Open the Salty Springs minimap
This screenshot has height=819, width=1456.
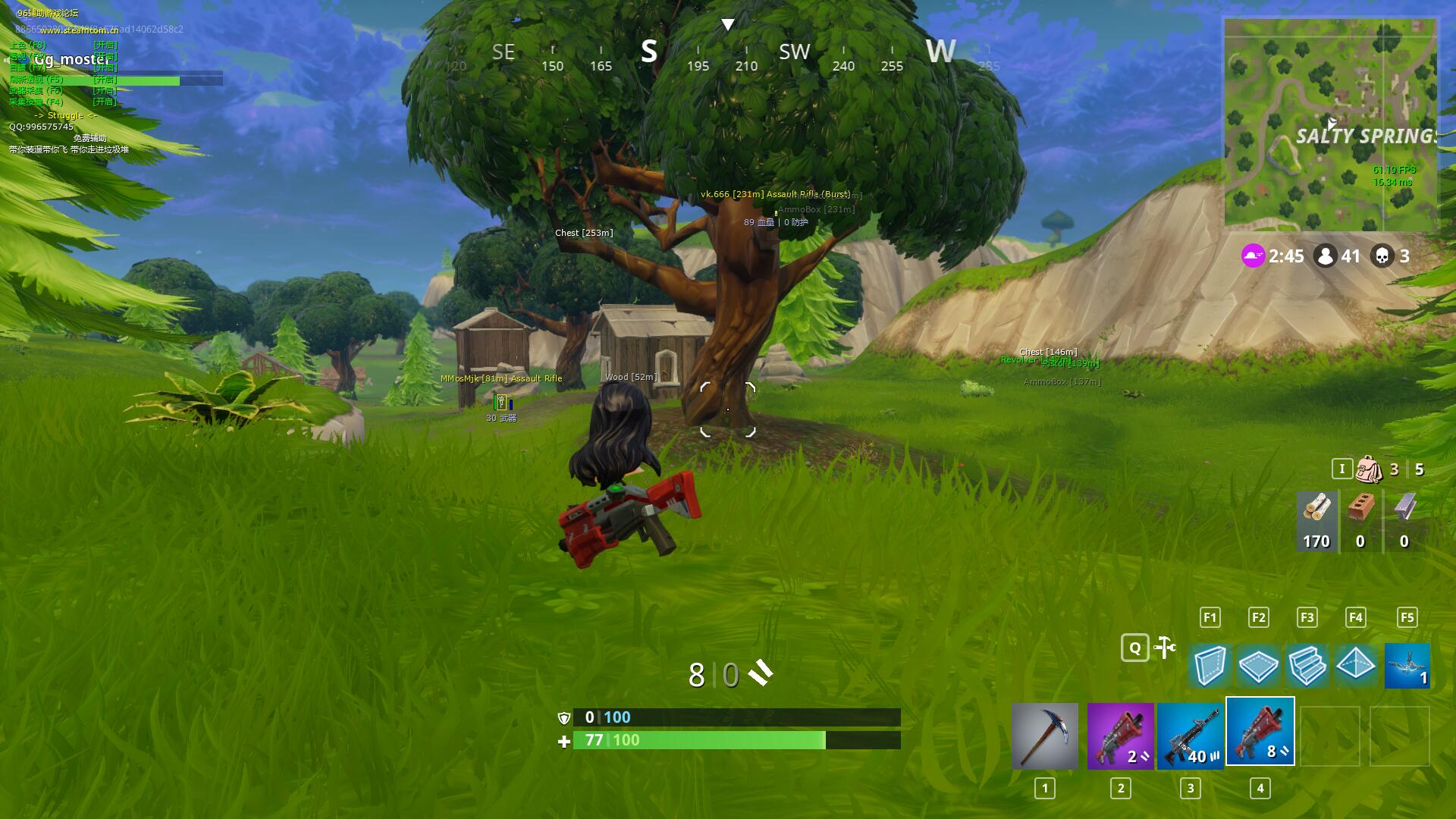coord(1330,124)
